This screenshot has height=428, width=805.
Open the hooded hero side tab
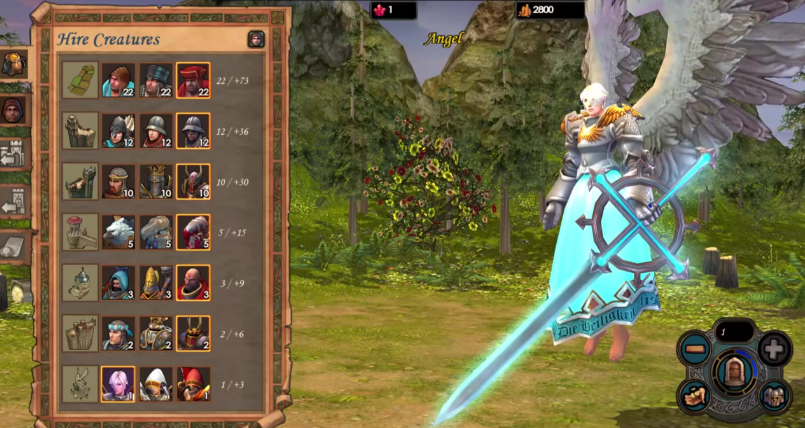(x=13, y=109)
